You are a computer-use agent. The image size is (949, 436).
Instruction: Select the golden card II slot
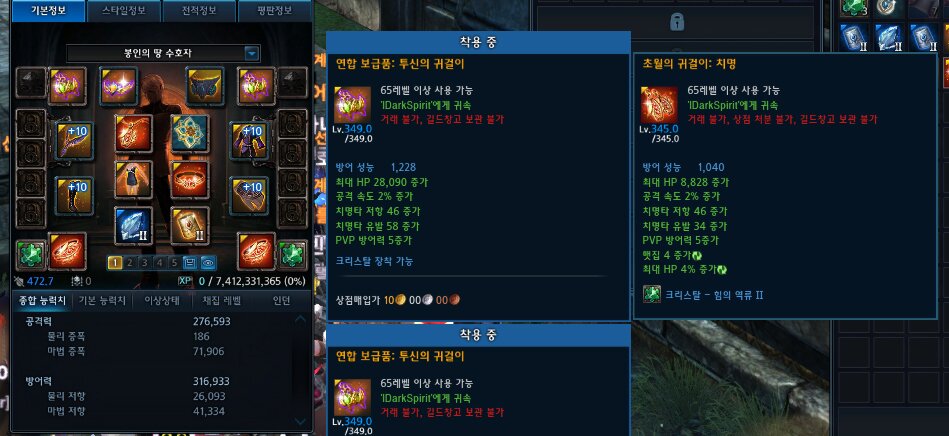tap(189, 226)
